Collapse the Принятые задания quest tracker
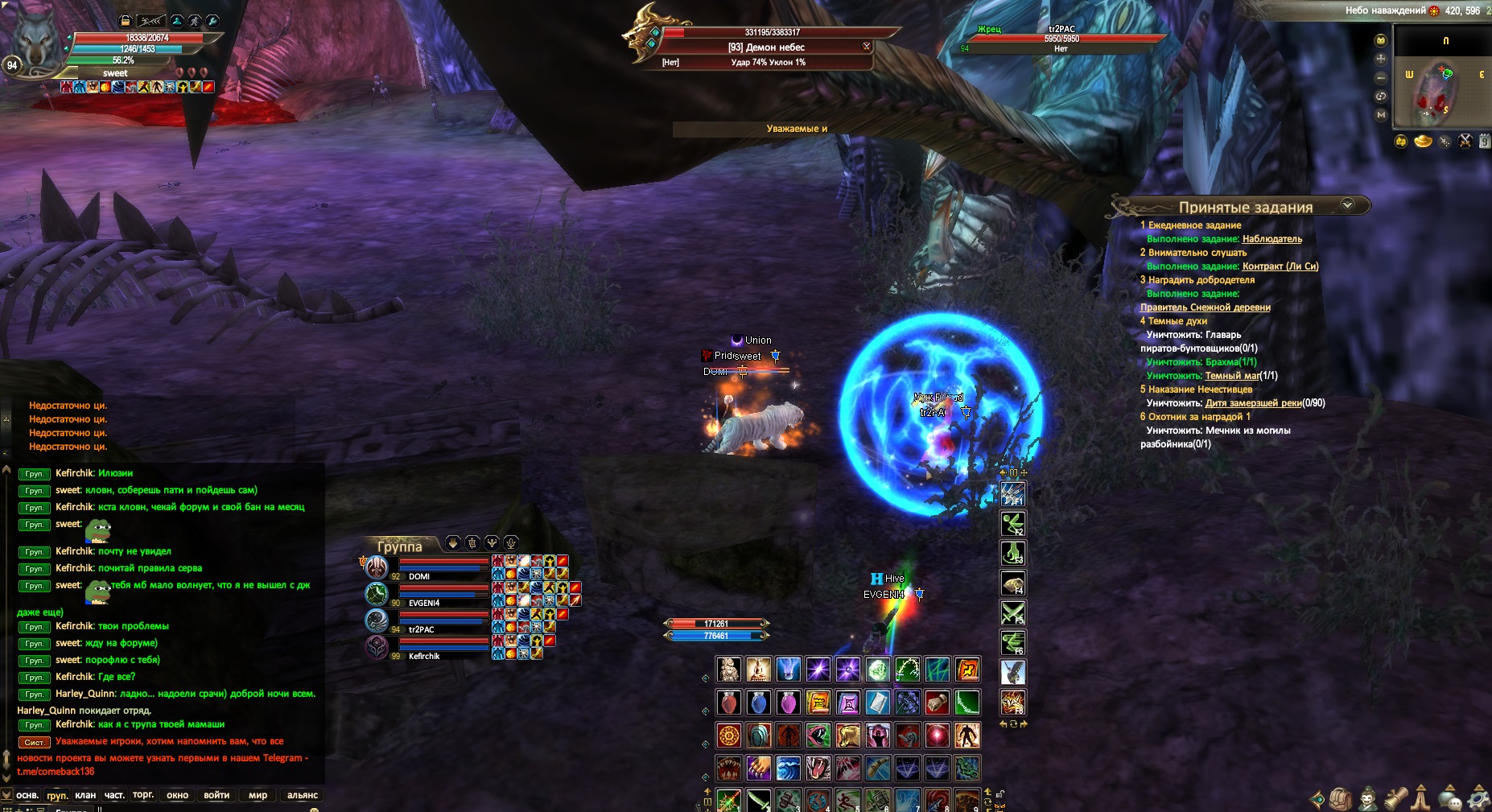Viewport: 1492px width, 812px height. click(x=1347, y=205)
